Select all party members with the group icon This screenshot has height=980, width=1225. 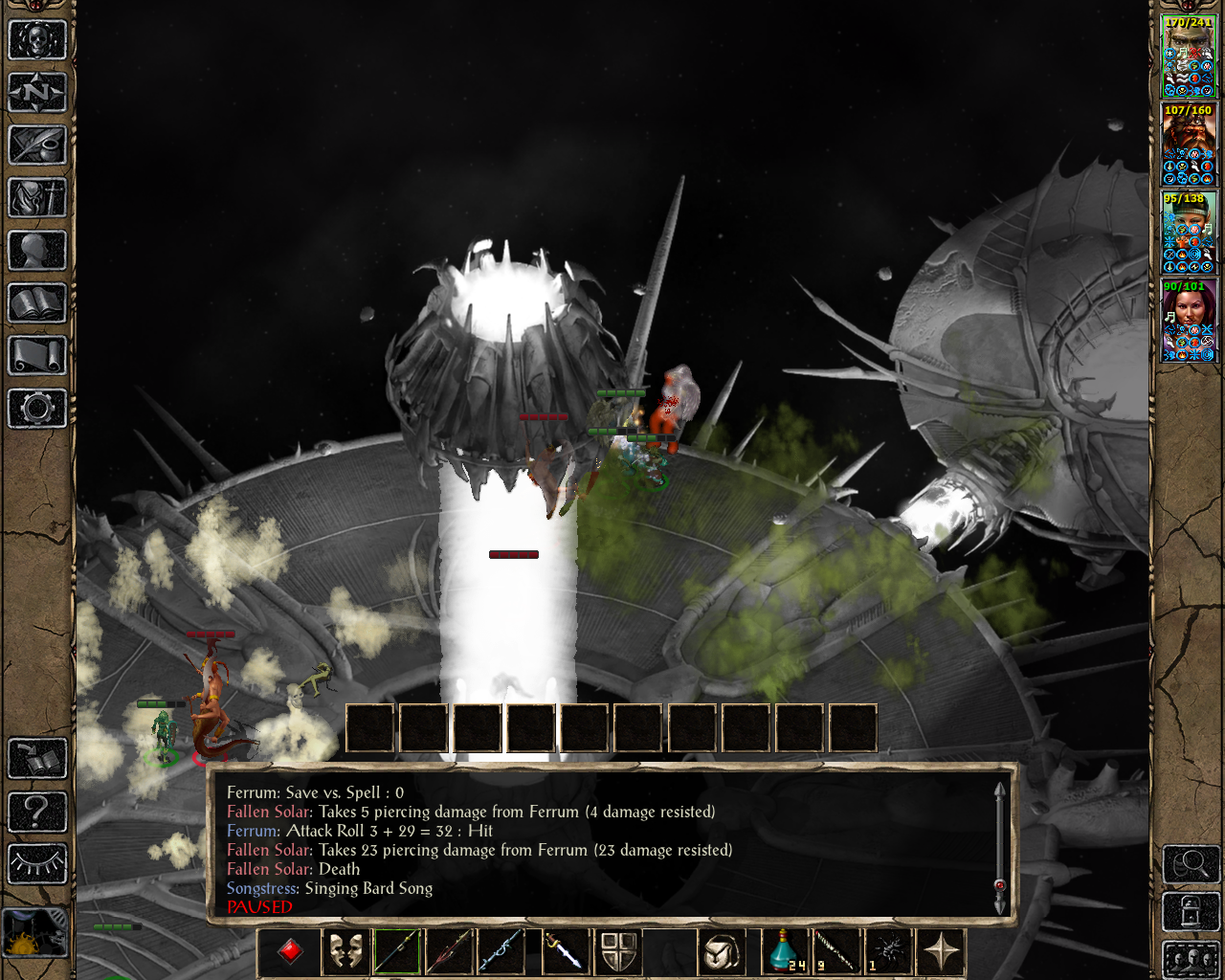[x=1190, y=960]
